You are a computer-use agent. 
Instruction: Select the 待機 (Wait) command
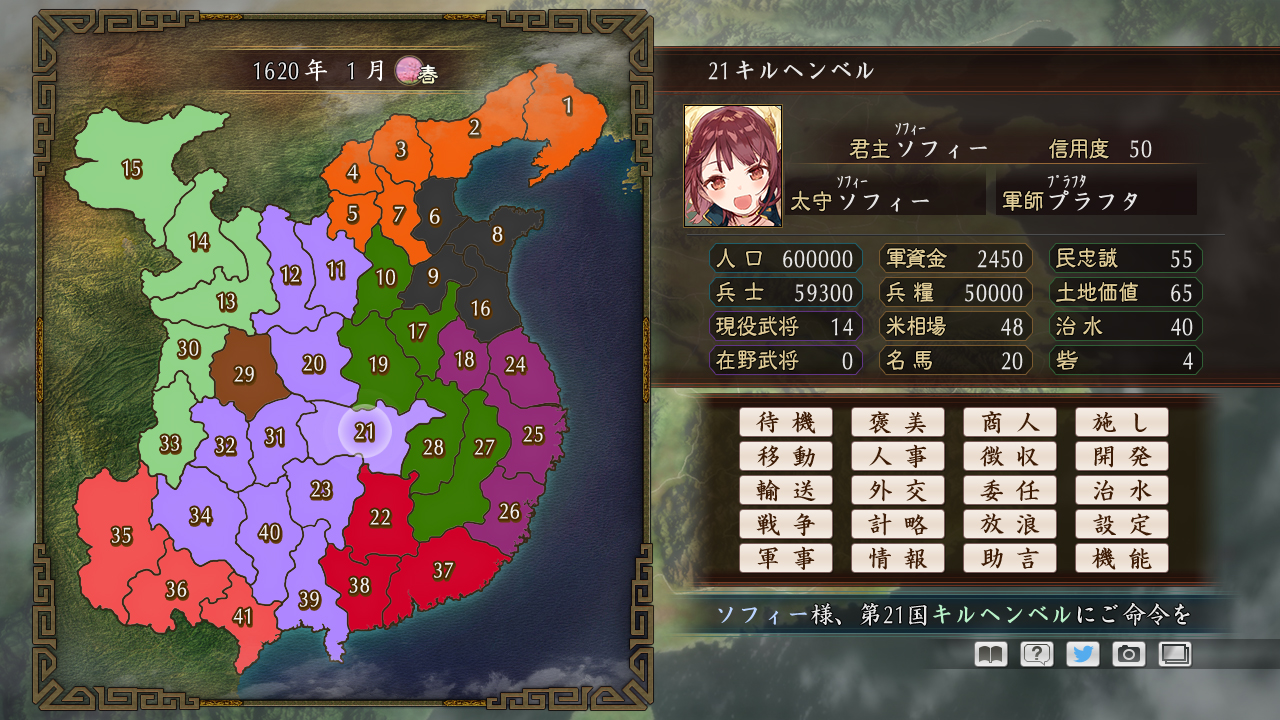pos(786,422)
